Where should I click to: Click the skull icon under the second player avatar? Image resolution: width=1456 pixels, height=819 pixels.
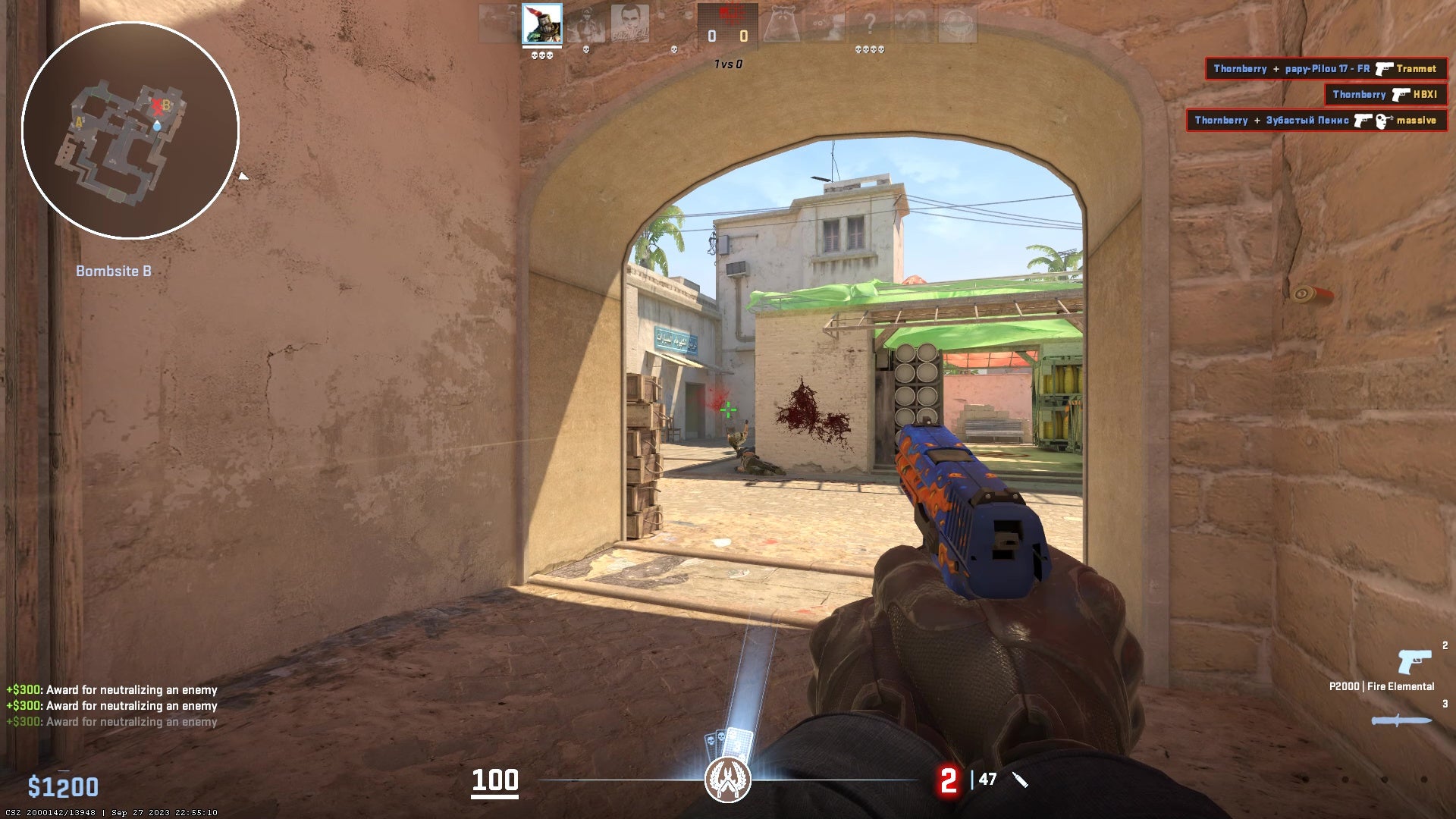586,50
